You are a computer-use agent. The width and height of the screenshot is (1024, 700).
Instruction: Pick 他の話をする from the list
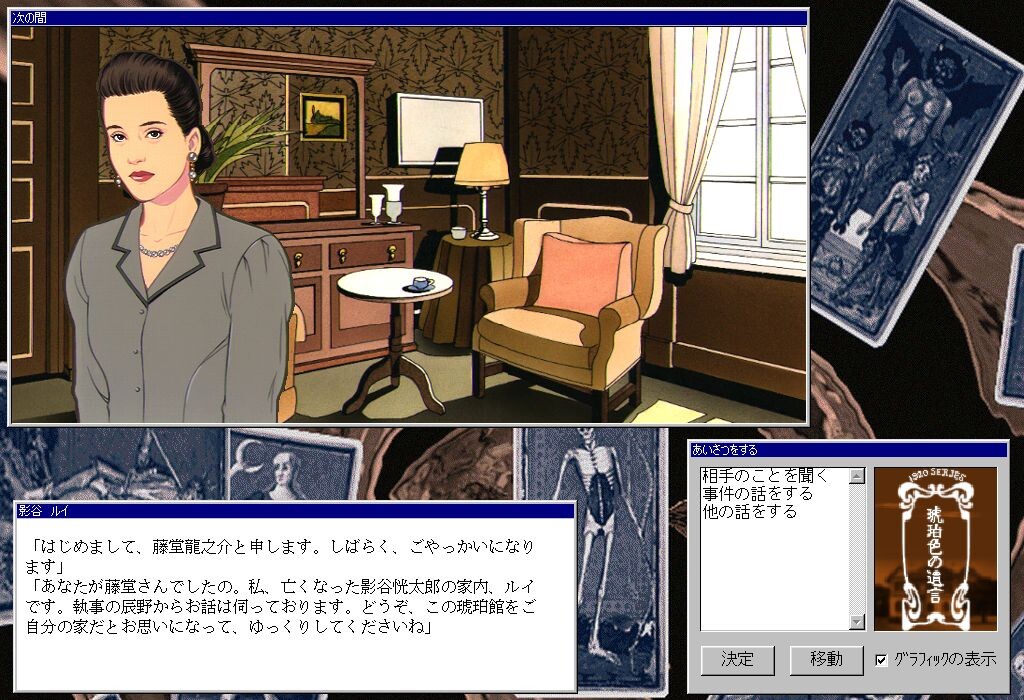point(749,512)
